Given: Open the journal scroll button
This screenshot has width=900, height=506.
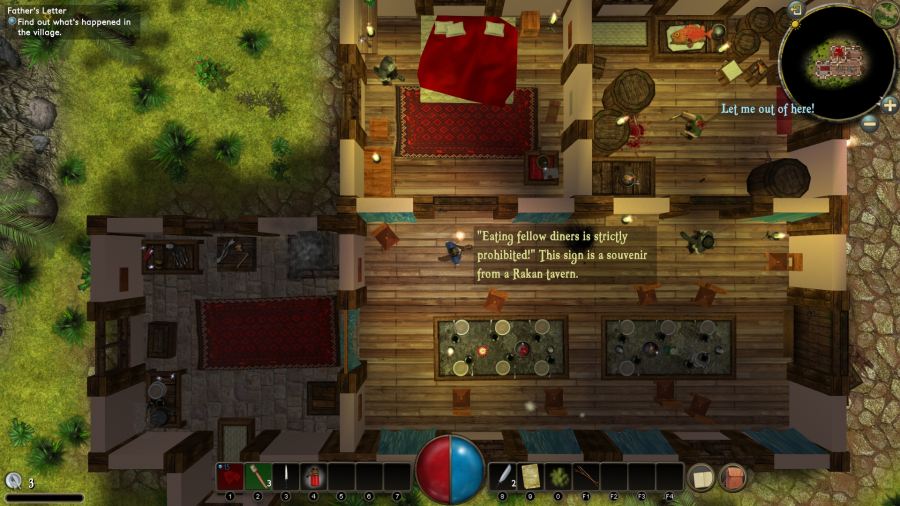Looking at the screenshot, I should (701, 477).
